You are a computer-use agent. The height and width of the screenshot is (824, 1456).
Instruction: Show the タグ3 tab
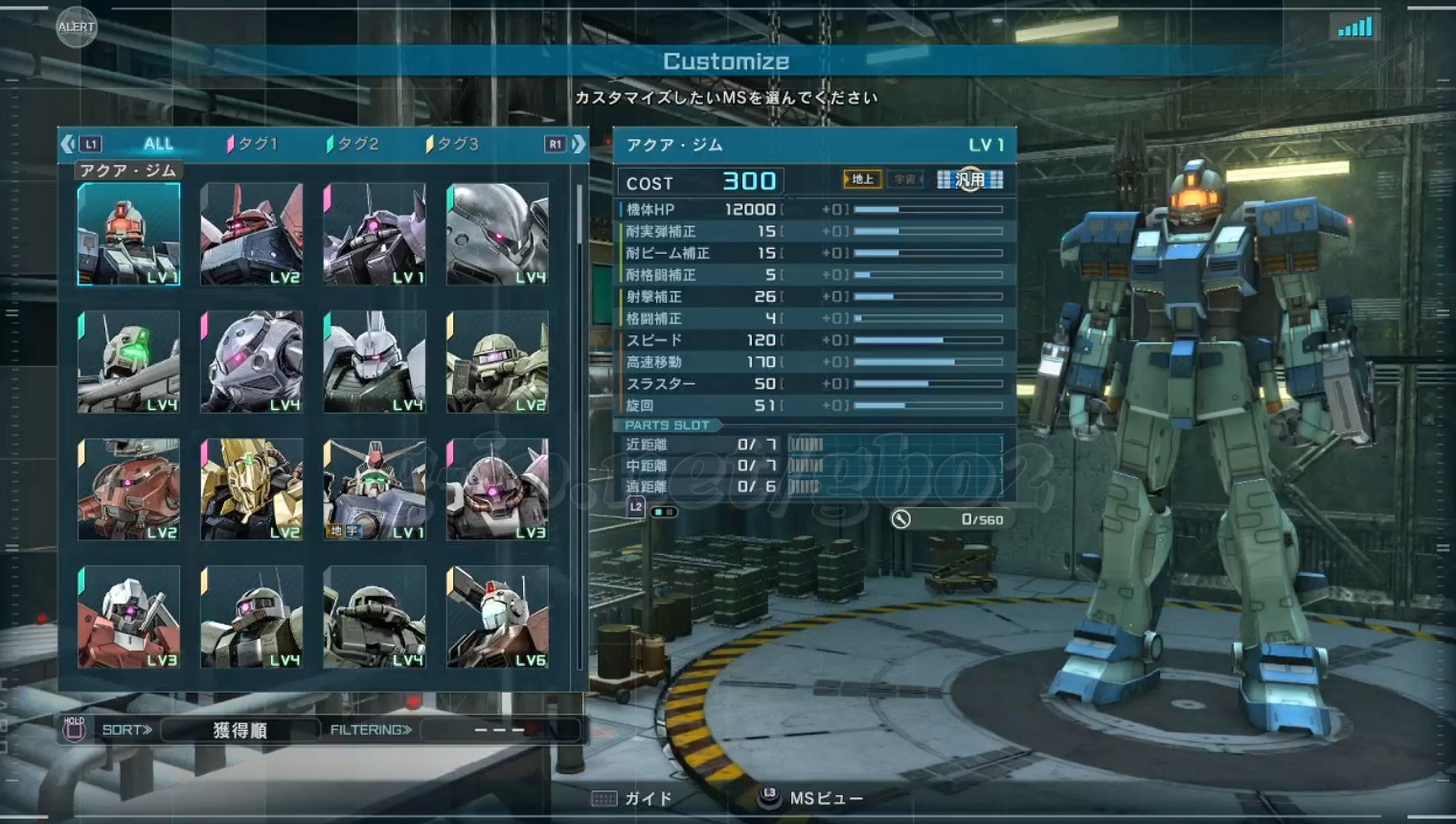[x=456, y=144]
